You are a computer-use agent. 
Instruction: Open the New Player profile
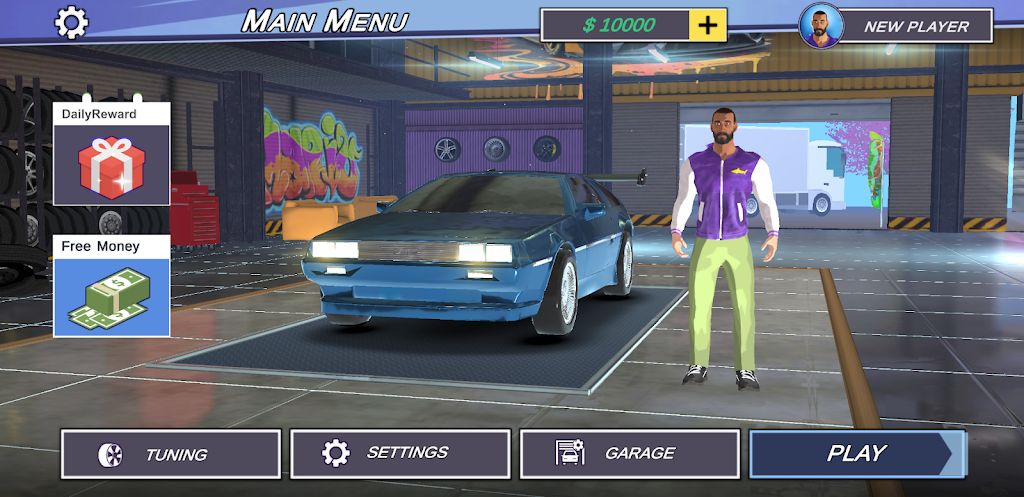tap(896, 26)
